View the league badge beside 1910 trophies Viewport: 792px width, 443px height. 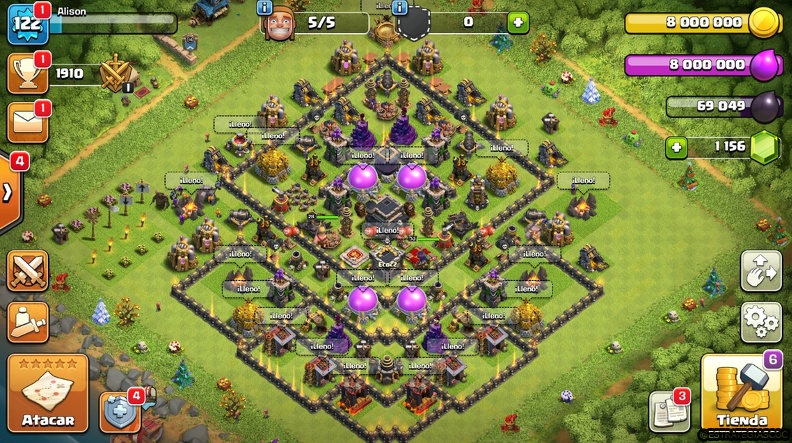click(116, 72)
